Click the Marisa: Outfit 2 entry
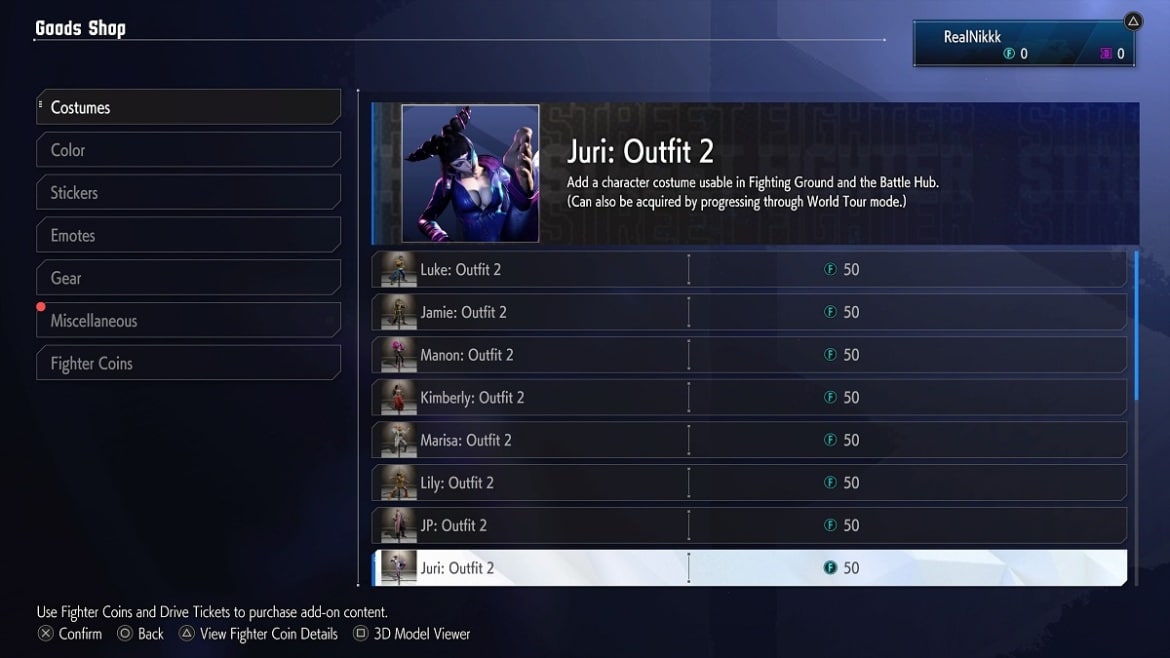 tap(749, 440)
